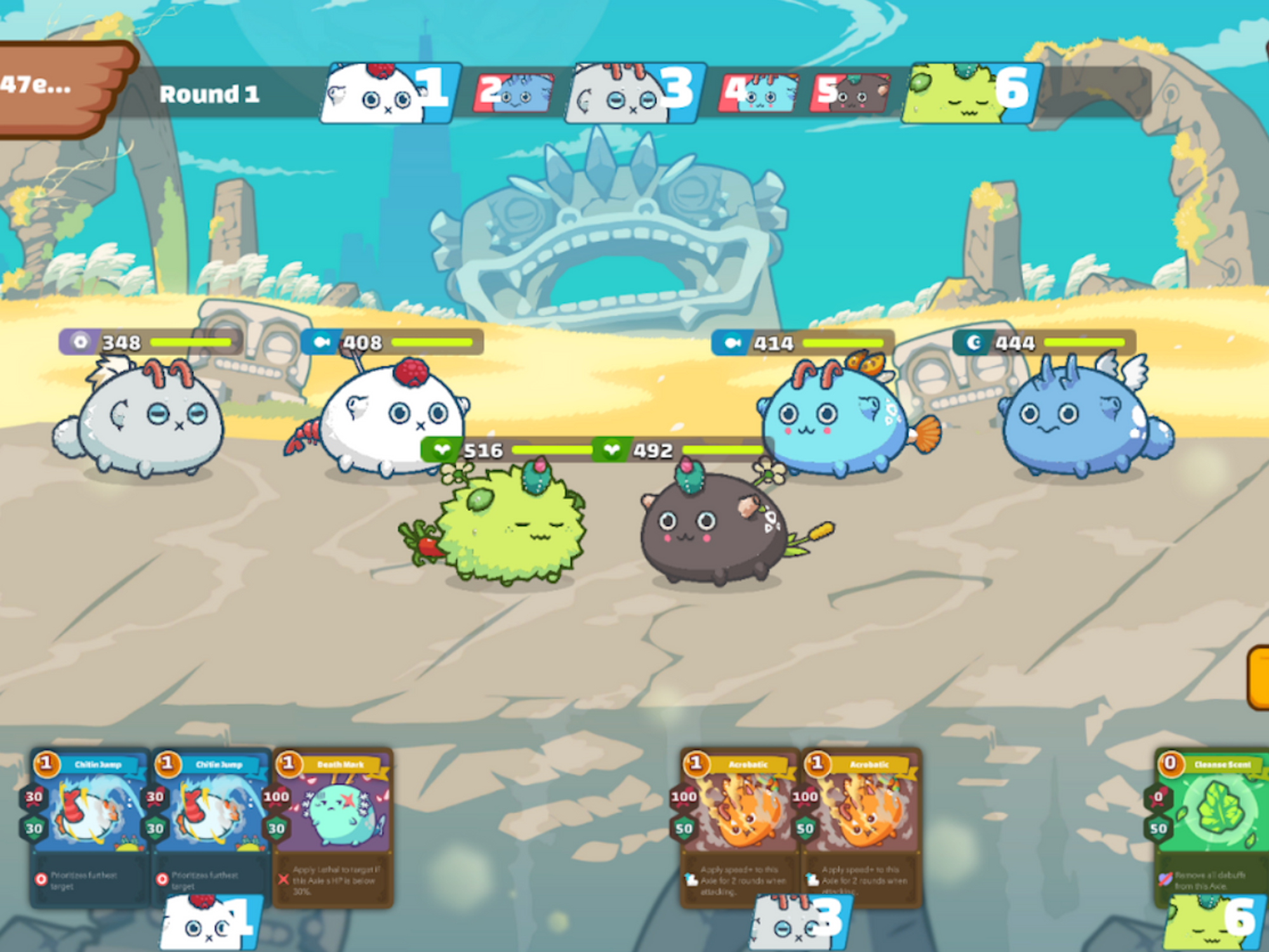Select Axie portrait 1 in the turn order bar

pyautogui.click(x=381, y=92)
